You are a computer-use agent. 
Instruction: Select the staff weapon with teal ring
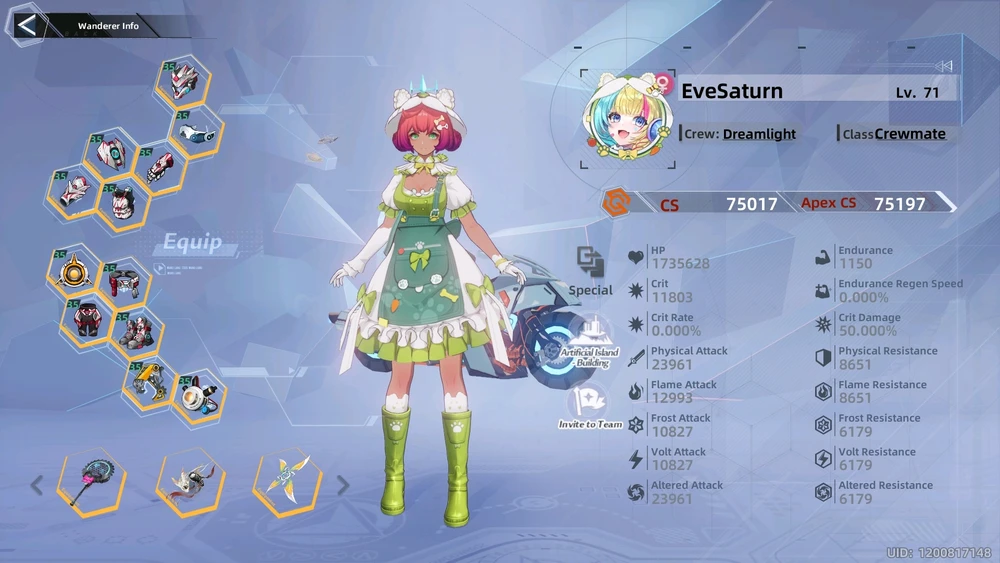(91, 483)
